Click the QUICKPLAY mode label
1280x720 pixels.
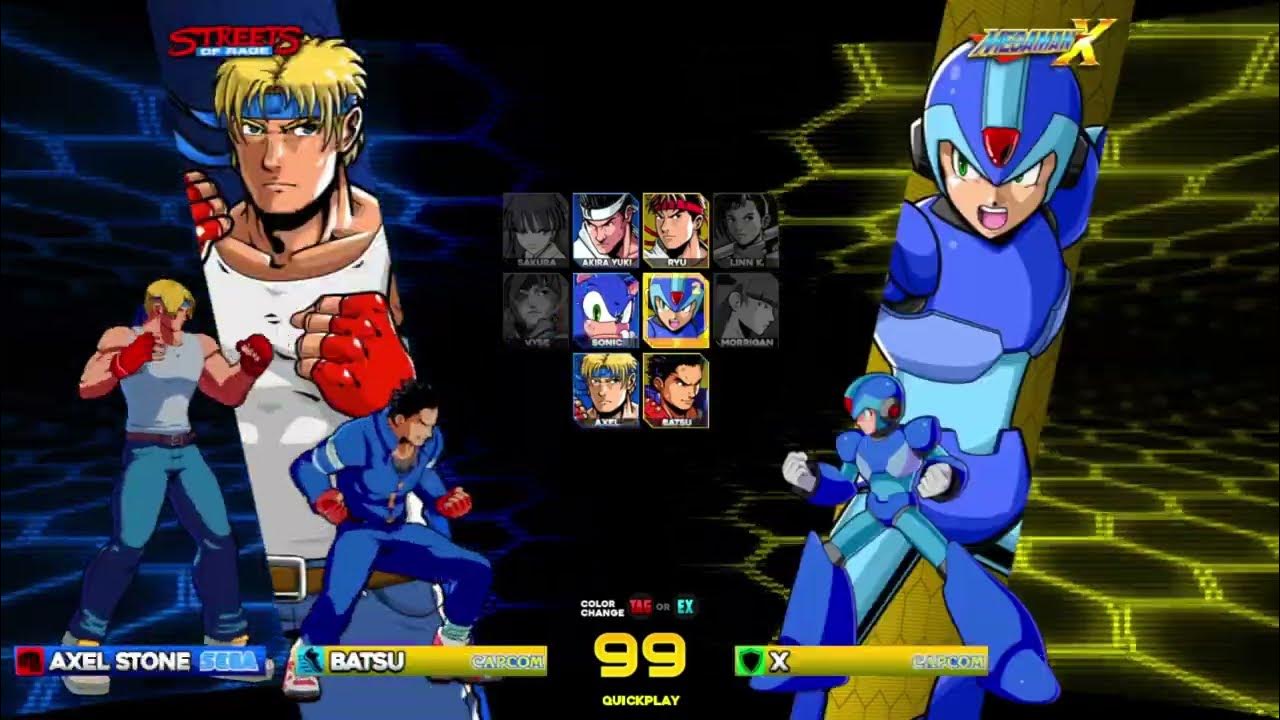[x=640, y=702]
